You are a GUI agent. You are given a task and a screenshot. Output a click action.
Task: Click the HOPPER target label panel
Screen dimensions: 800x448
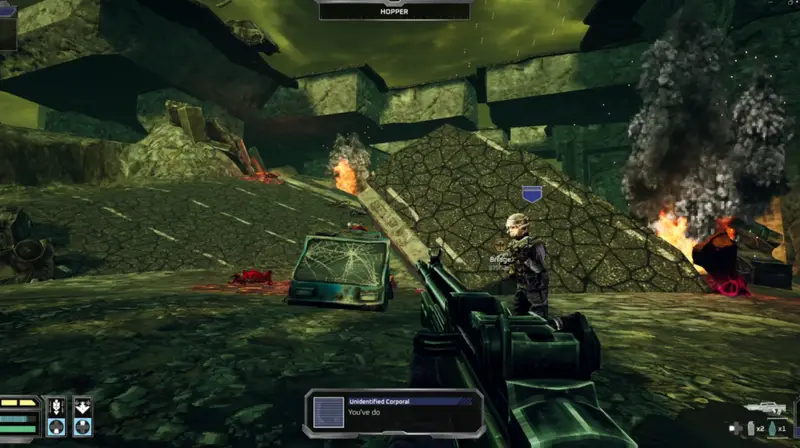pyautogui.click(x=394, y=11)
